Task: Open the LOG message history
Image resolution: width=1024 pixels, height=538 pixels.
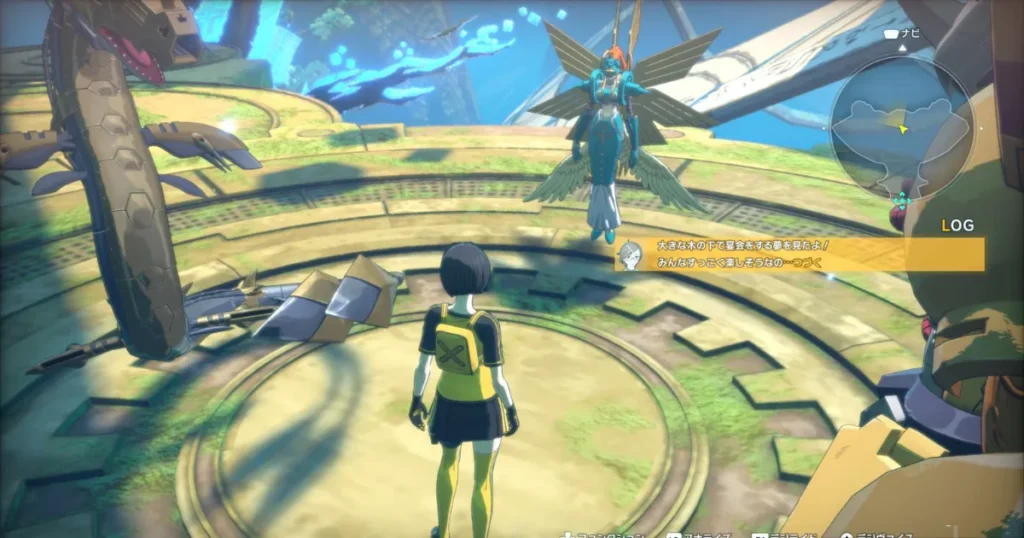Action: (956, 227)
